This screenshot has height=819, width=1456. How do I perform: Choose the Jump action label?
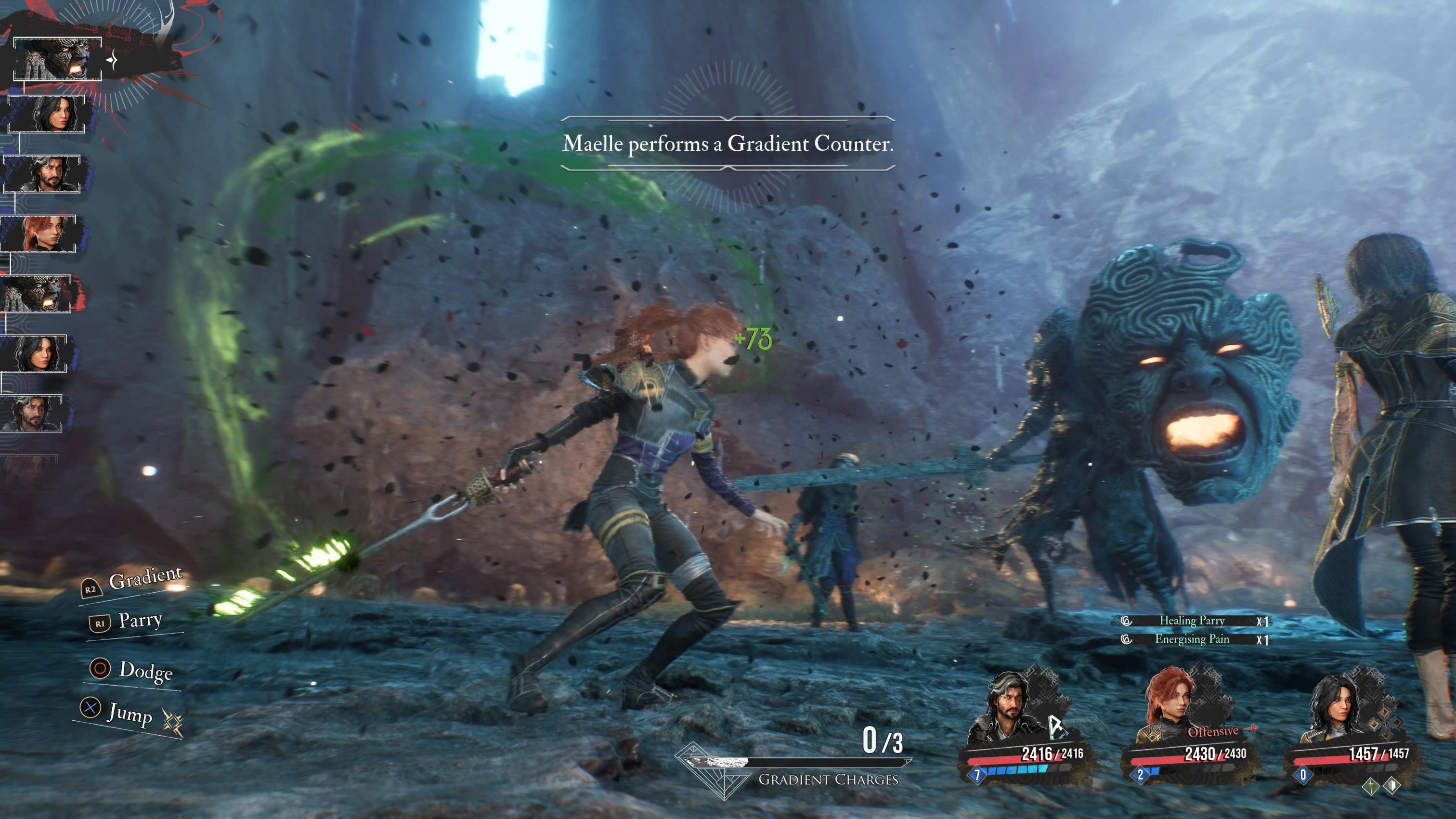pyautogui.click(x=130, y=713)
